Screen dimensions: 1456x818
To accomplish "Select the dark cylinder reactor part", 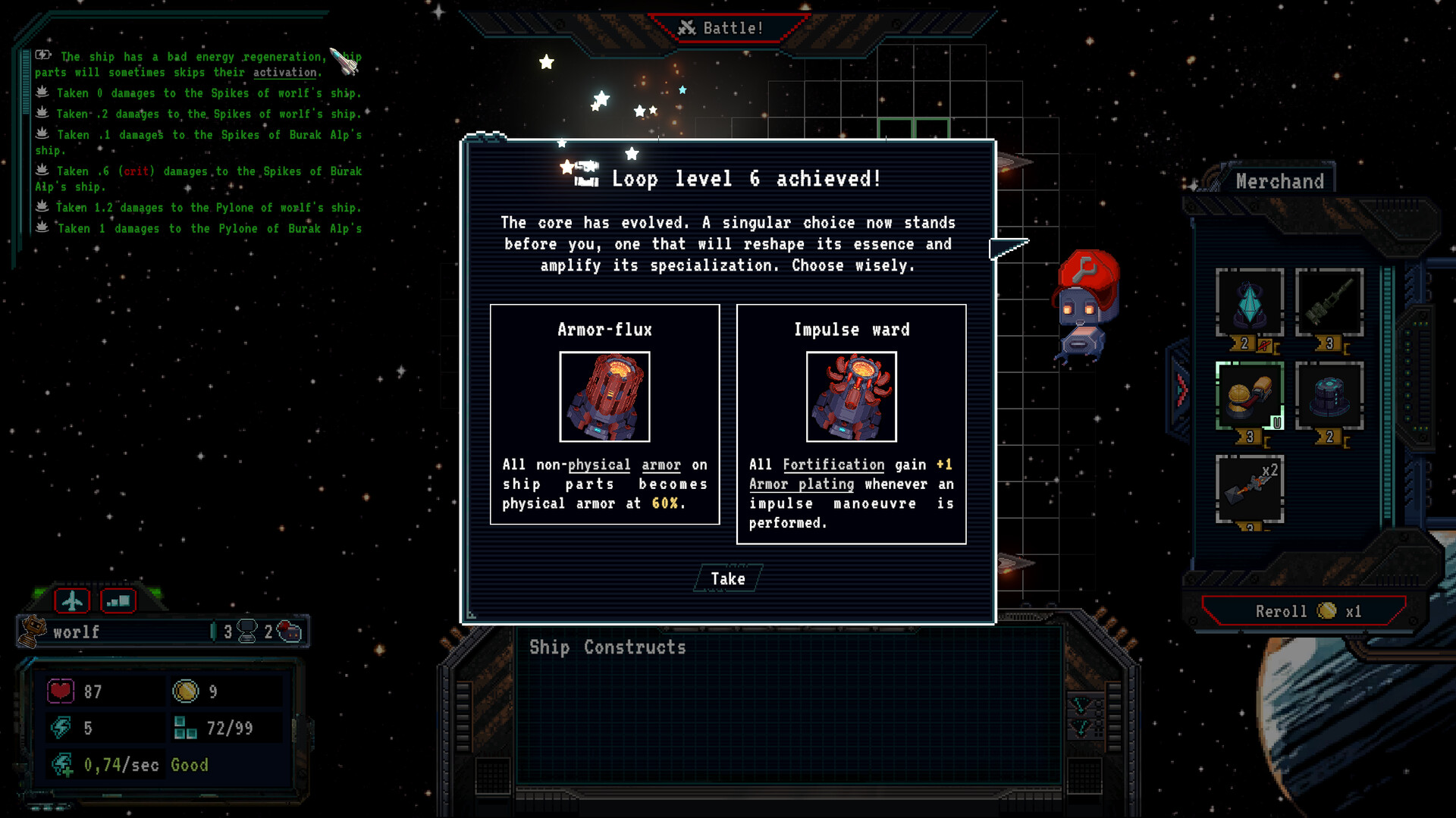I will coord(1329,396).
